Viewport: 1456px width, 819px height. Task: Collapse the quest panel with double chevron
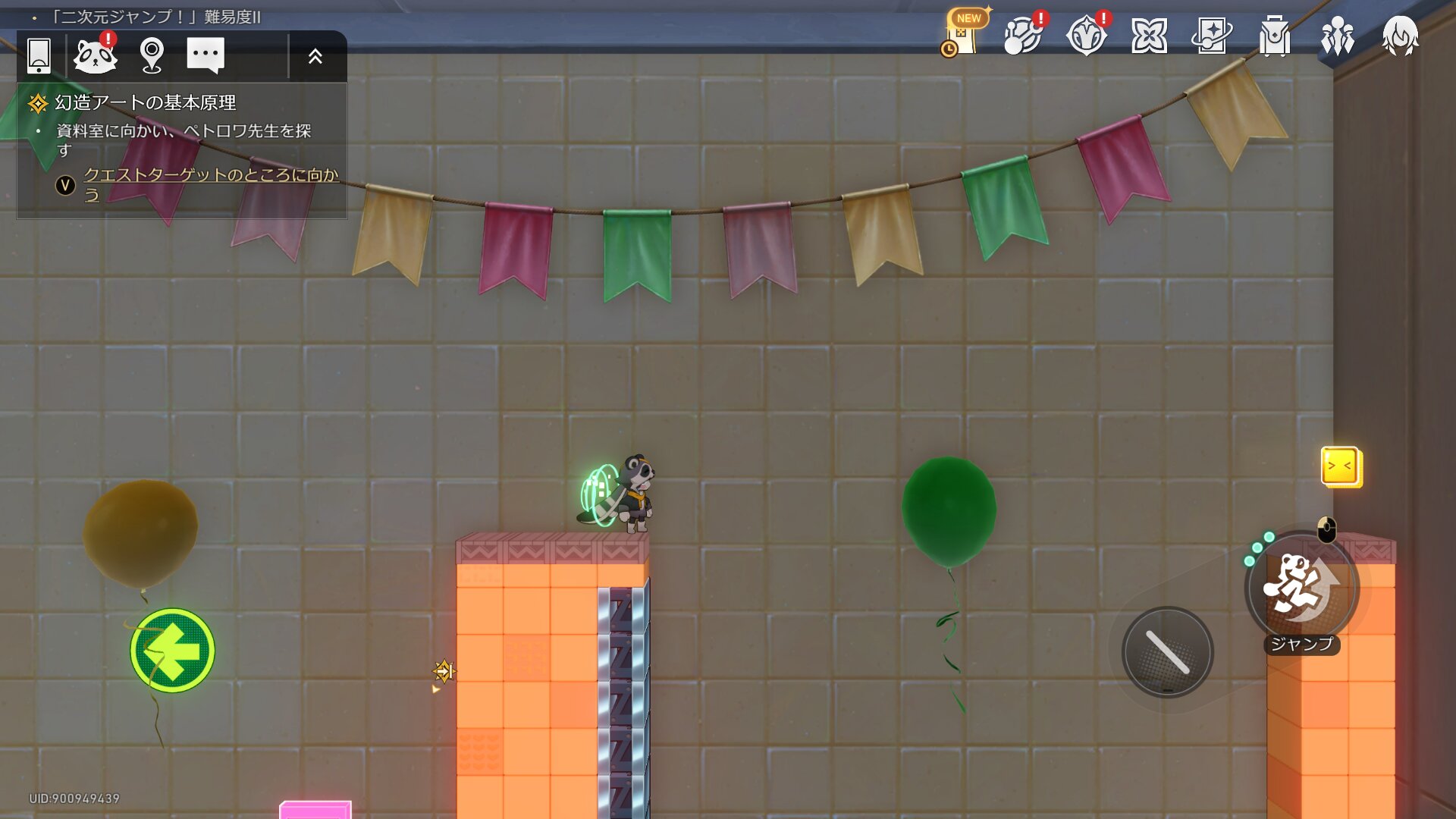[315, 56]
